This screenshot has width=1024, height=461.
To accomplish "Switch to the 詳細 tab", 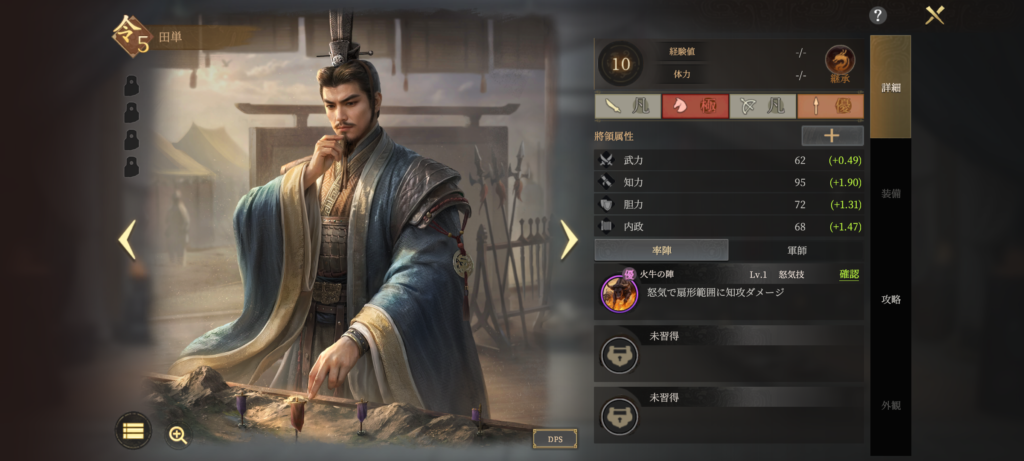I will pos(890,87).
